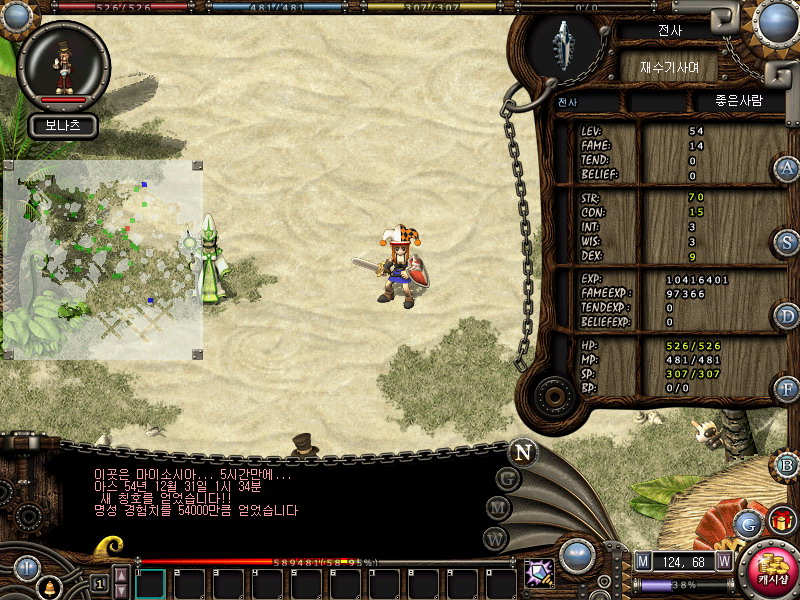The image size is (800, 600).
Task: Select the W chat filter button beside the chat
Action: coord(496,538)
